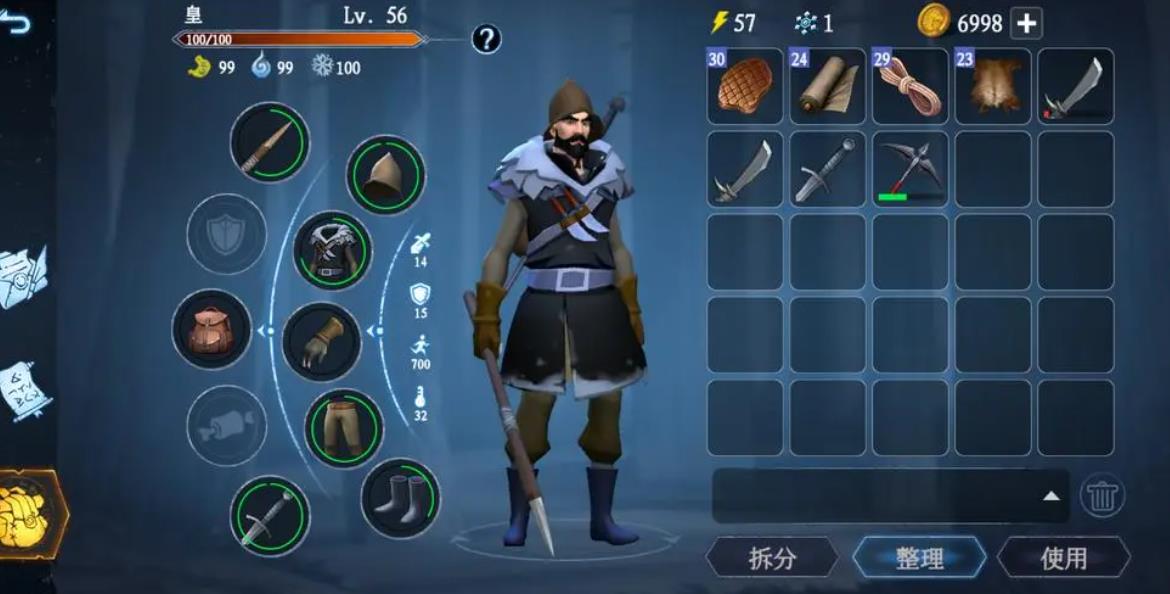Add more gold coins with plus button
Viewport: 1170px width, 594px height.
point(1026,23)
